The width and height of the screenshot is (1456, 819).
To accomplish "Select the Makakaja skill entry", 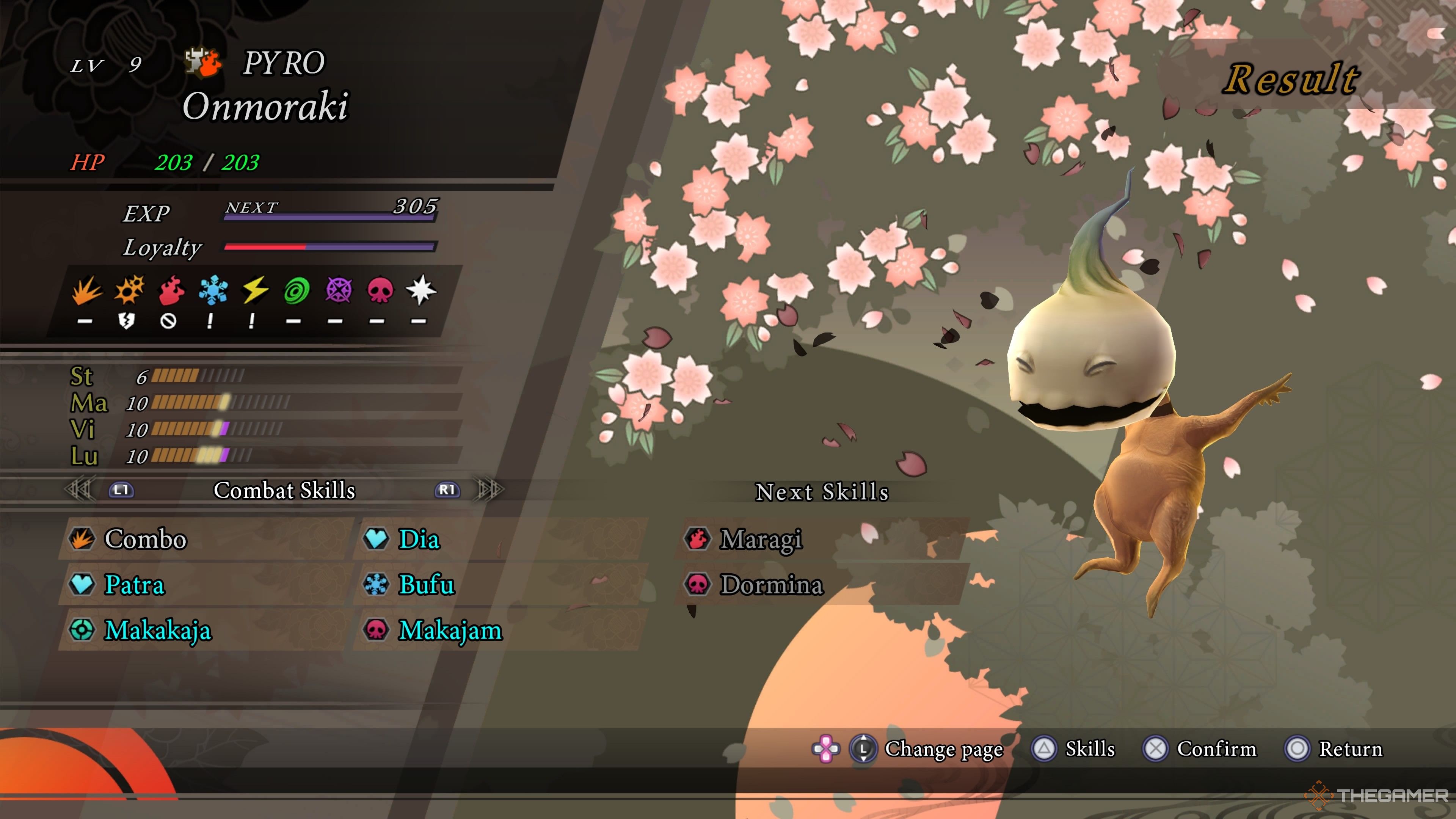I will (158, 630).
